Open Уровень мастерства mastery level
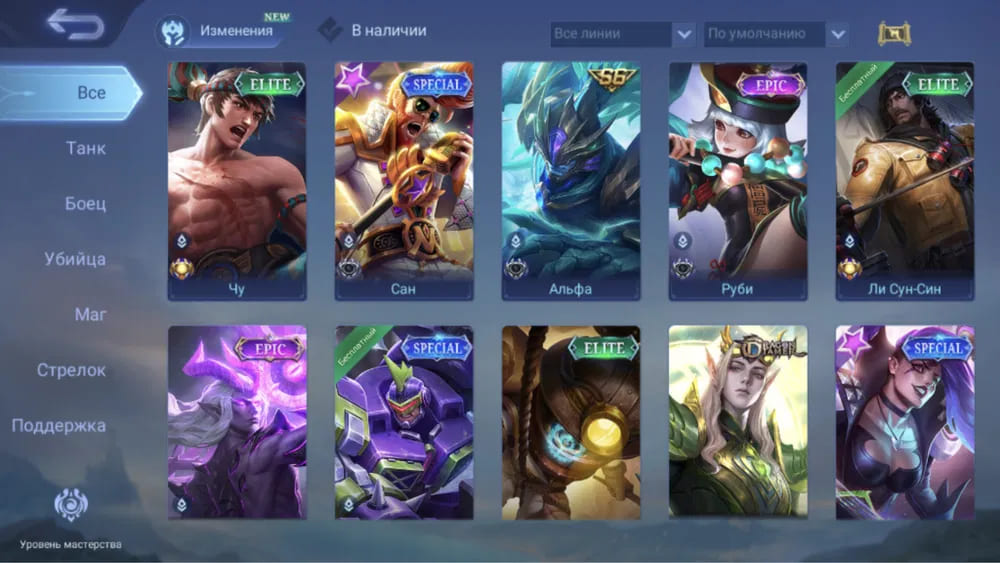 [x=71, y=519]
